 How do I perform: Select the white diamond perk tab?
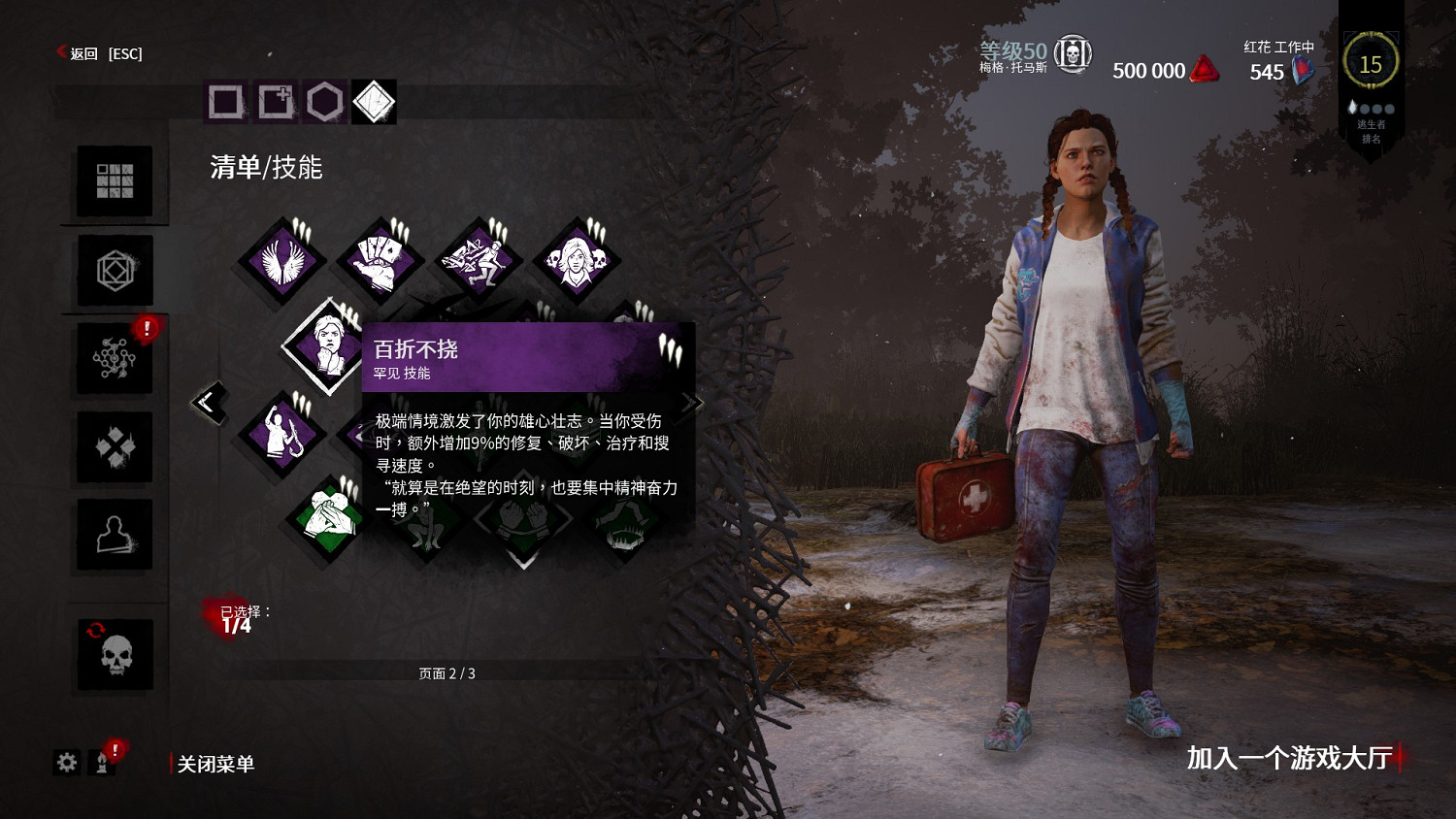click(375, 101)
